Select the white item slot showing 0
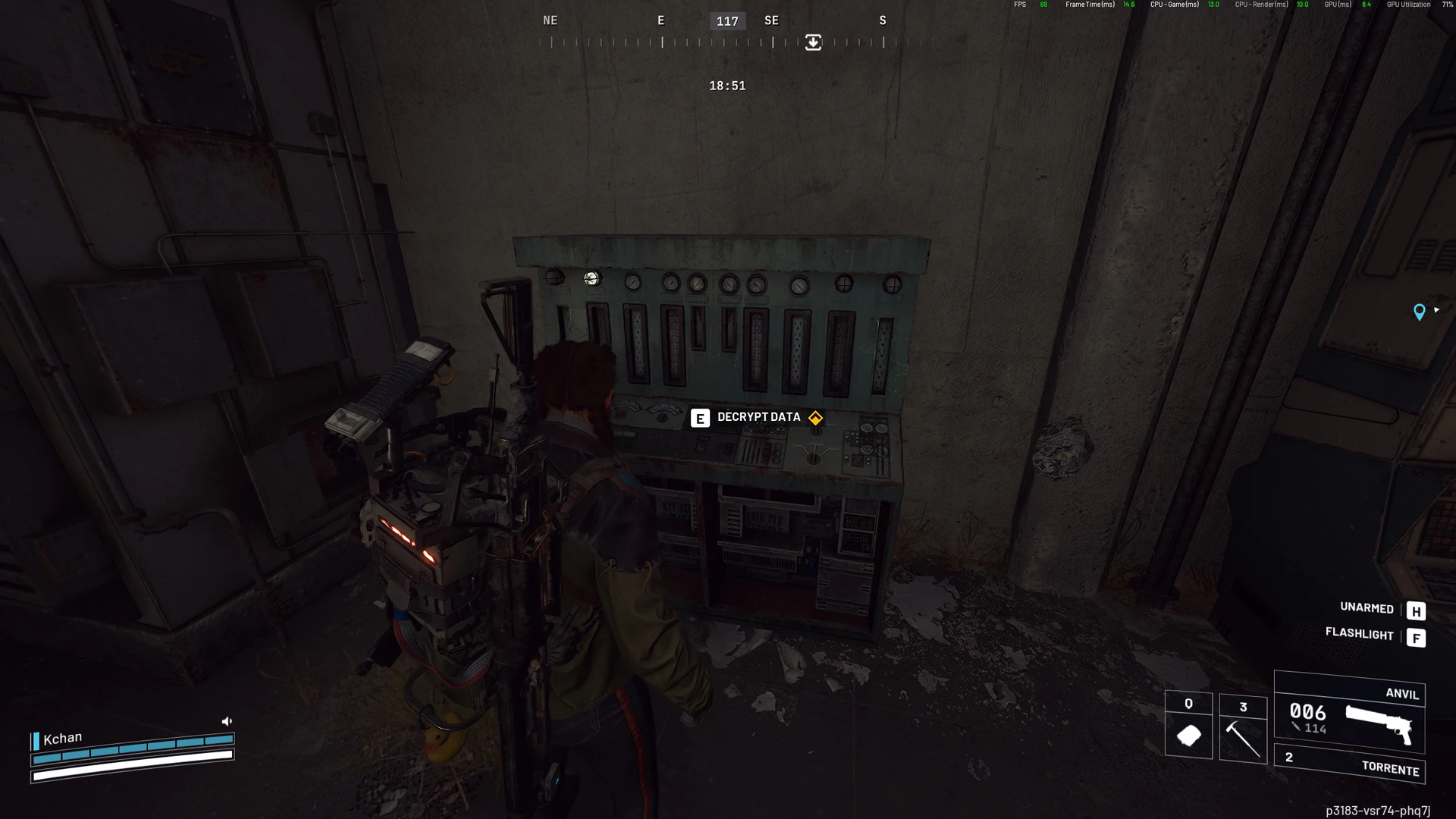Viewport: 1456px width, 819px height. coord(1188,725)
